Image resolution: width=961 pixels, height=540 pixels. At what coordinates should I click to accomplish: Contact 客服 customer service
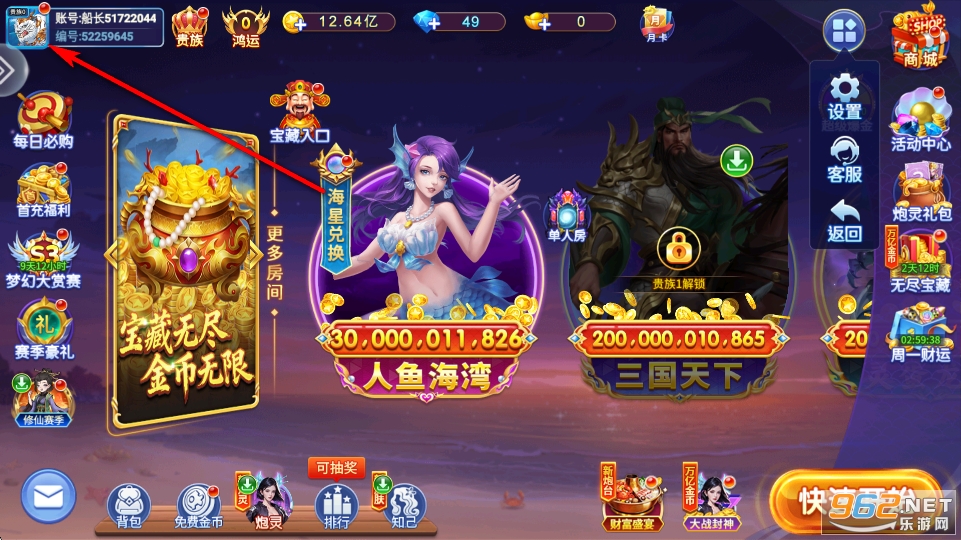tap(845, 158)
